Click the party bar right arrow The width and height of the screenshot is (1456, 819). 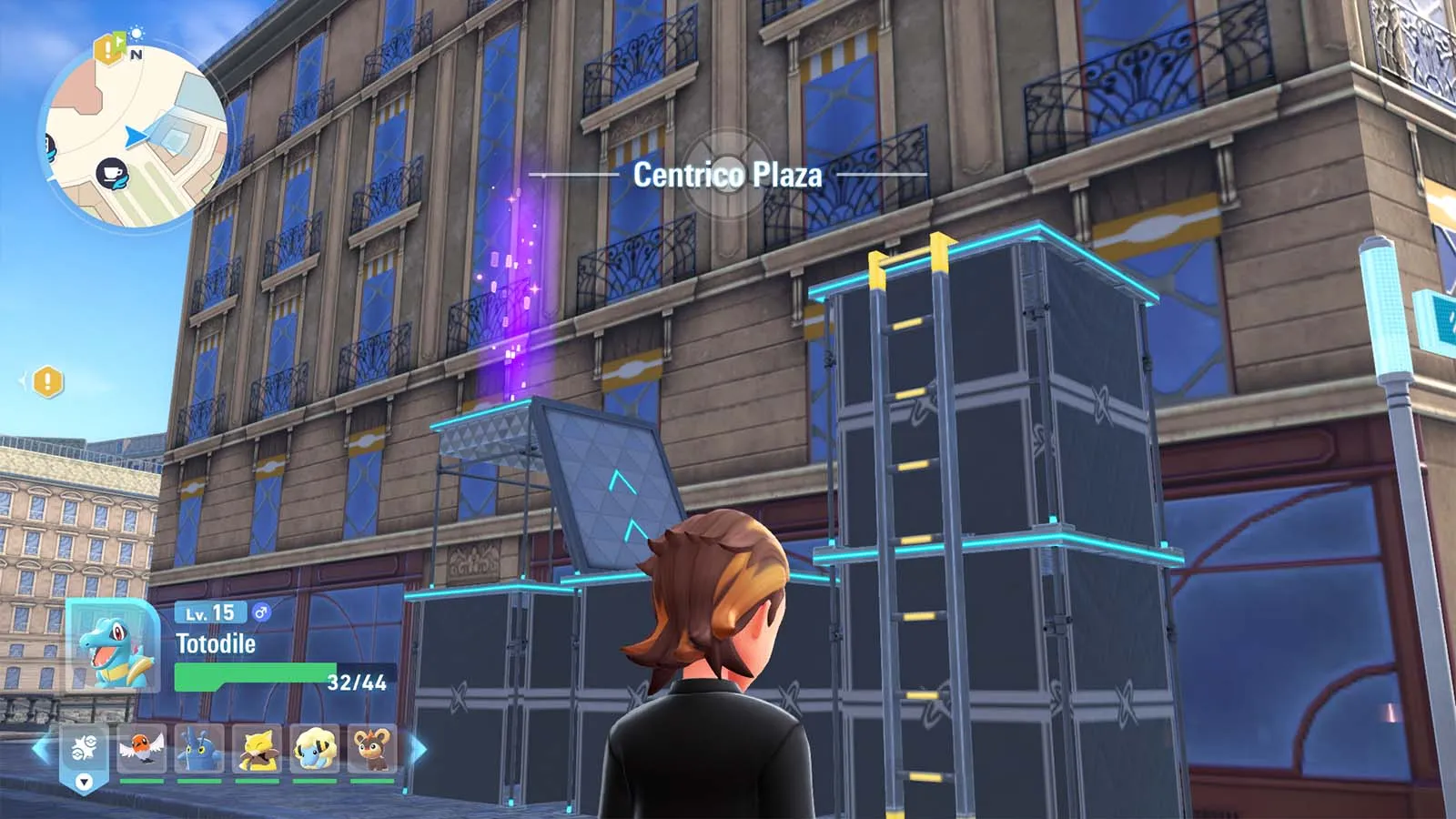419,750
